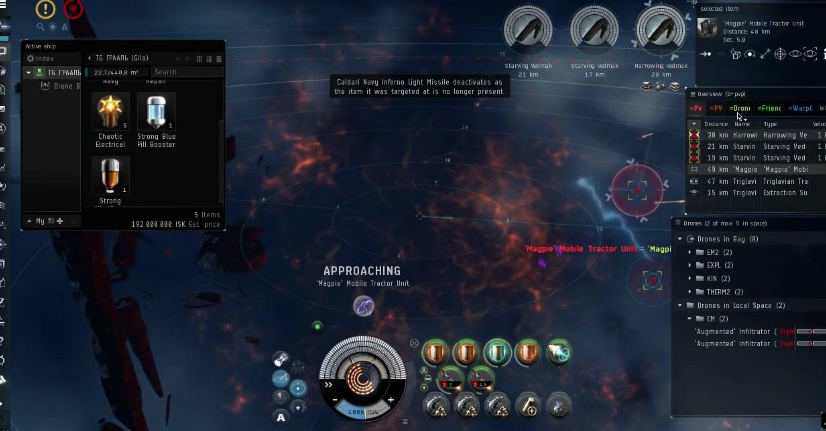Switch to the Warp overview tab
The height and width of the screenshot is (431, 826).
(800, 108)
